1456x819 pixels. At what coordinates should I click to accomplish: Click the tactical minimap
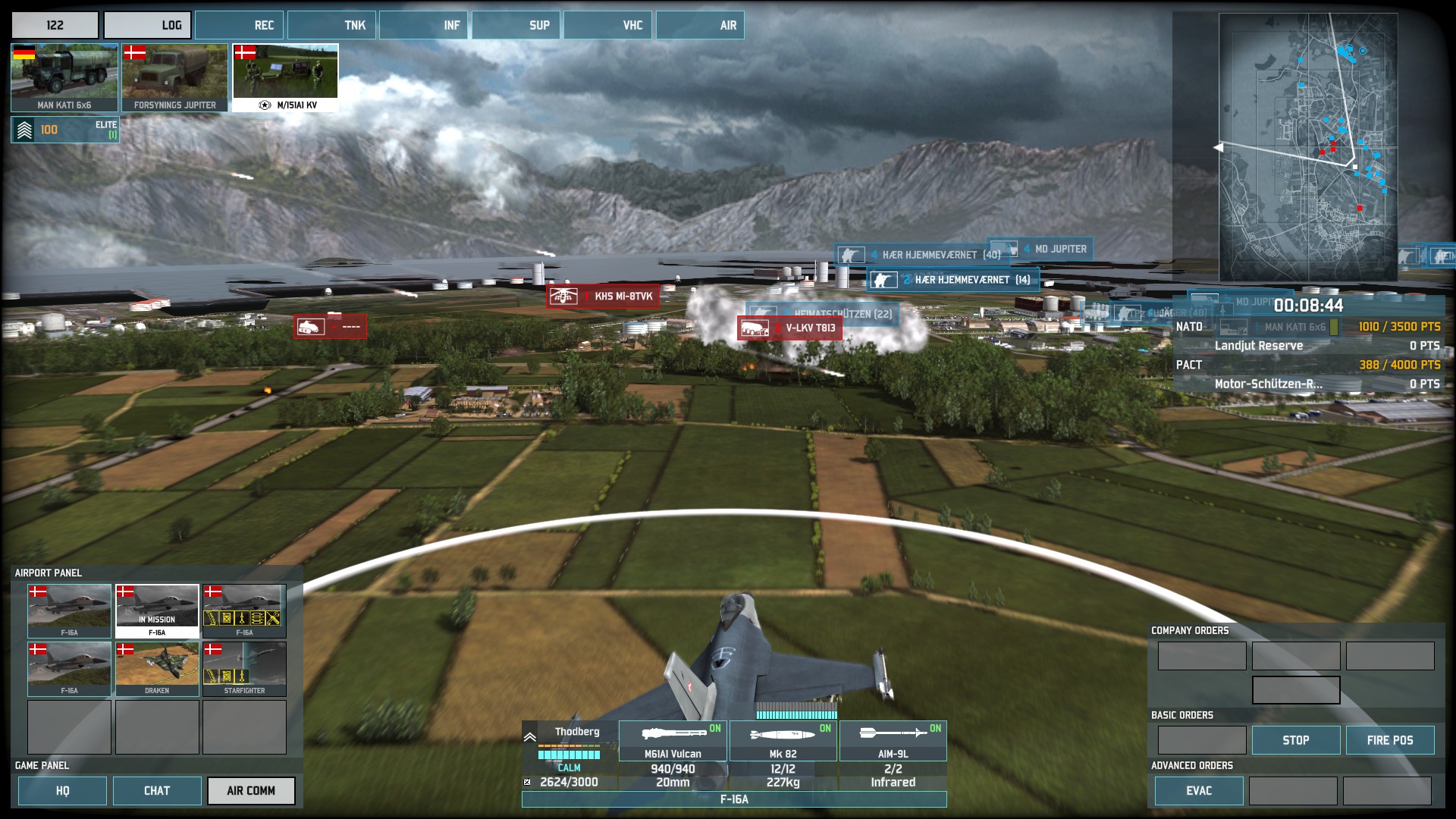(1307, 146)
